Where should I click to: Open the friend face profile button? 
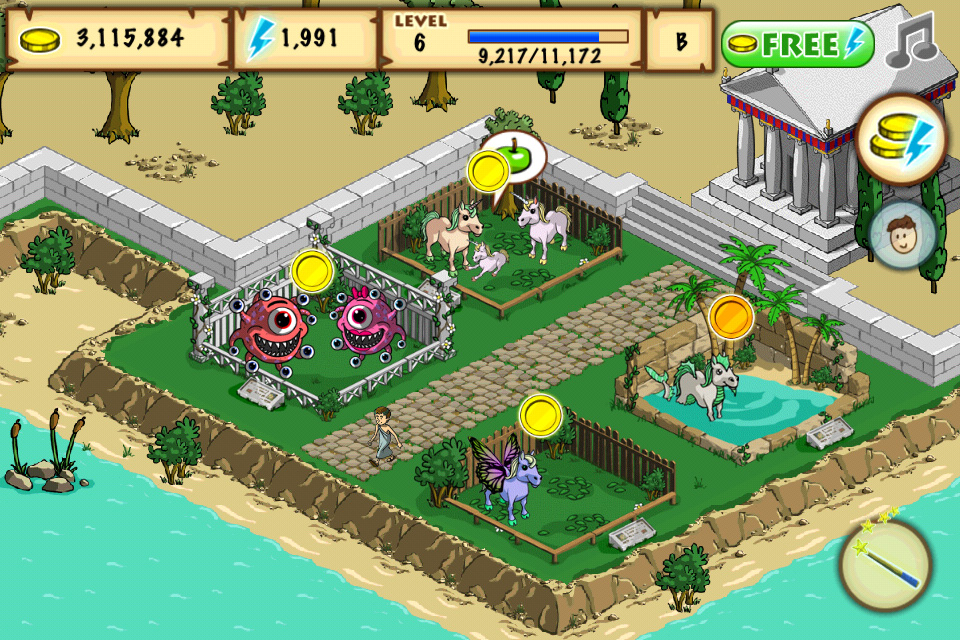(x=901, y=235)
